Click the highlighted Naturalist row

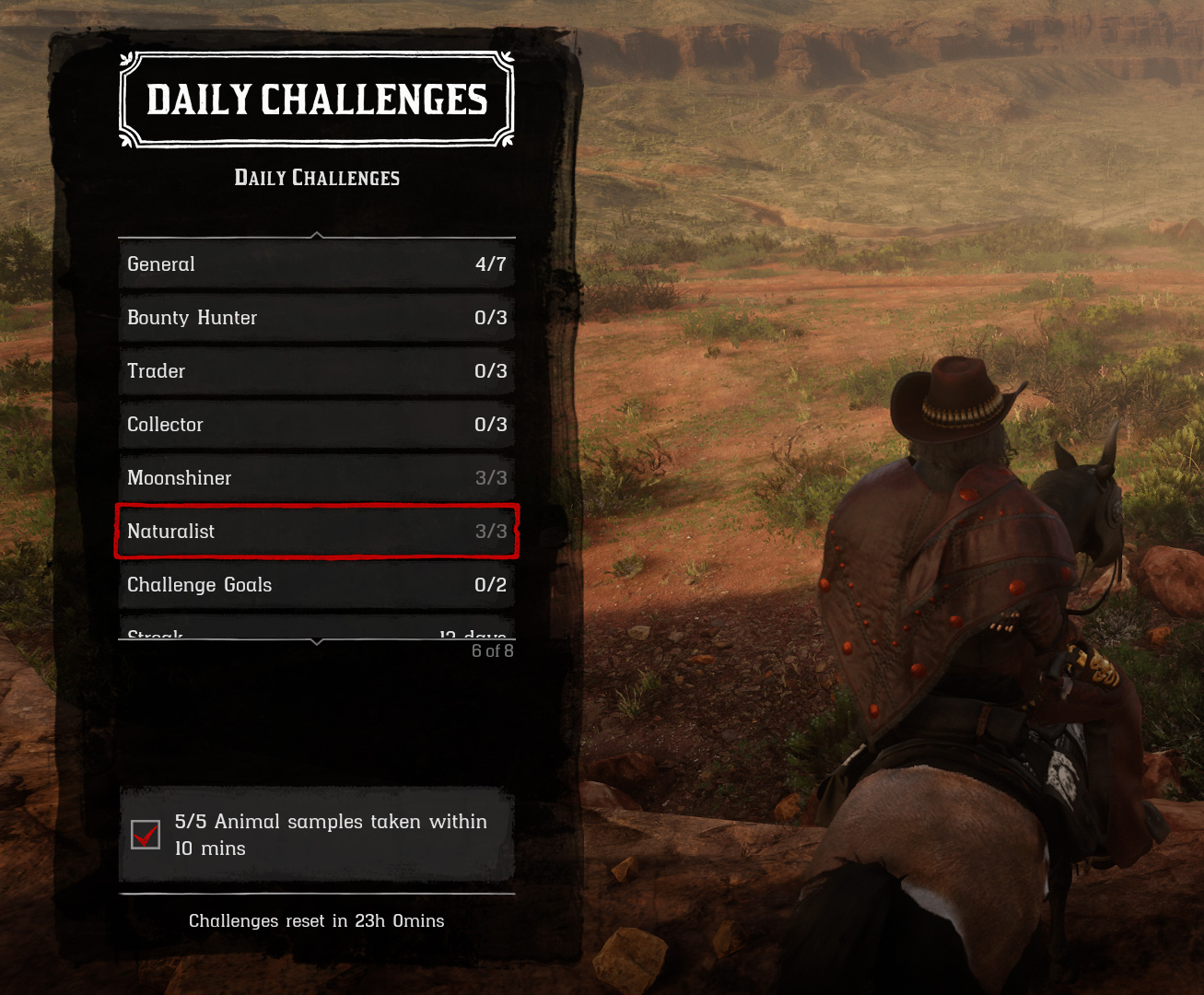[x=316, y=532]
